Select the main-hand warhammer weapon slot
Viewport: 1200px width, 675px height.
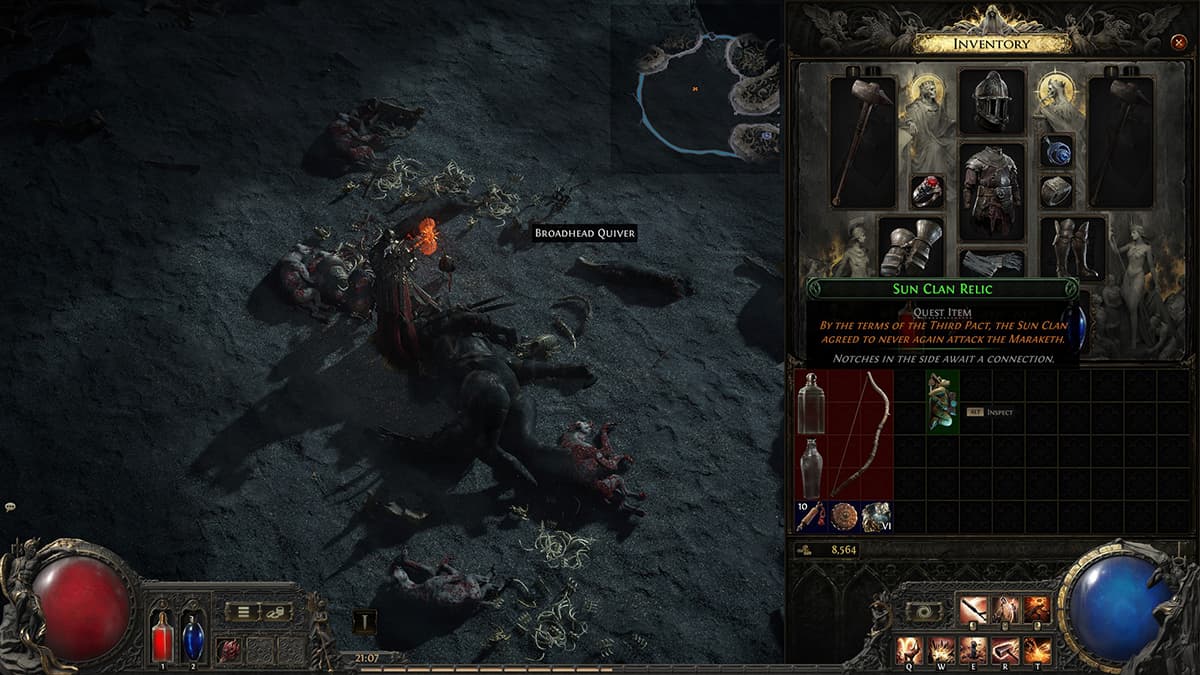863,141
